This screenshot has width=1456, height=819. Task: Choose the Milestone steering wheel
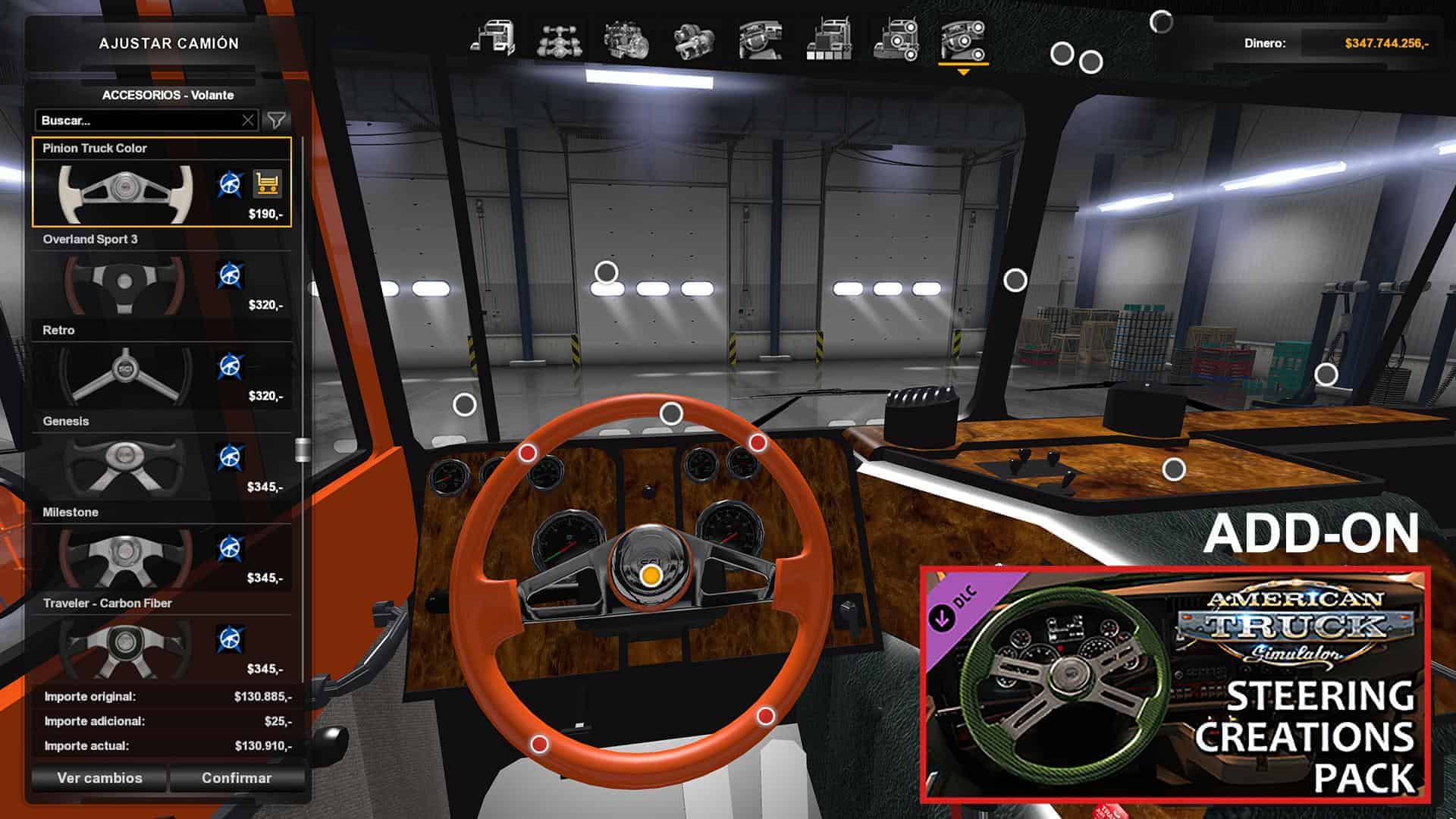pos(124,555)
